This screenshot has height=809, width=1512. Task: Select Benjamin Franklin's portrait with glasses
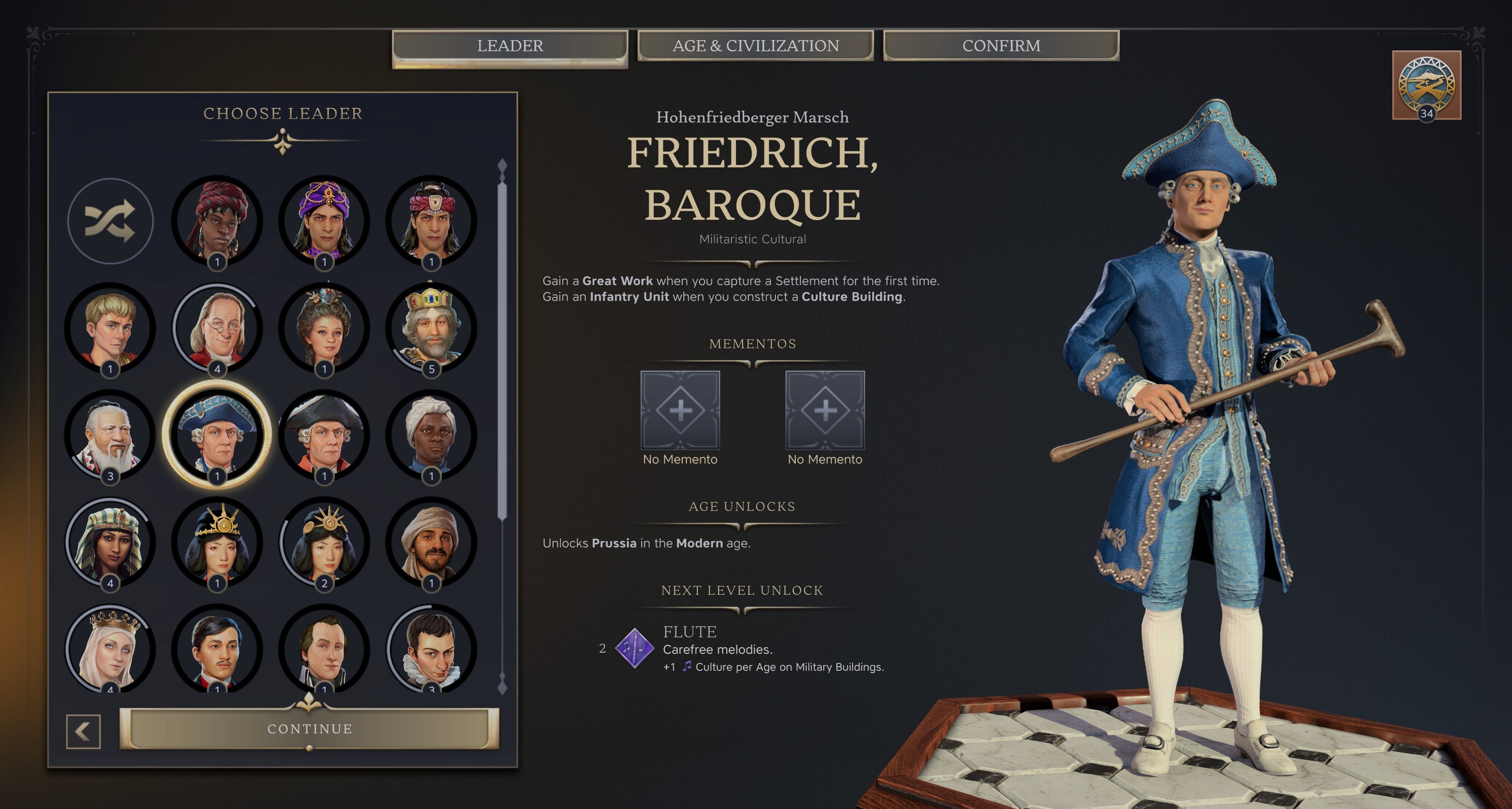pos(217,328)
